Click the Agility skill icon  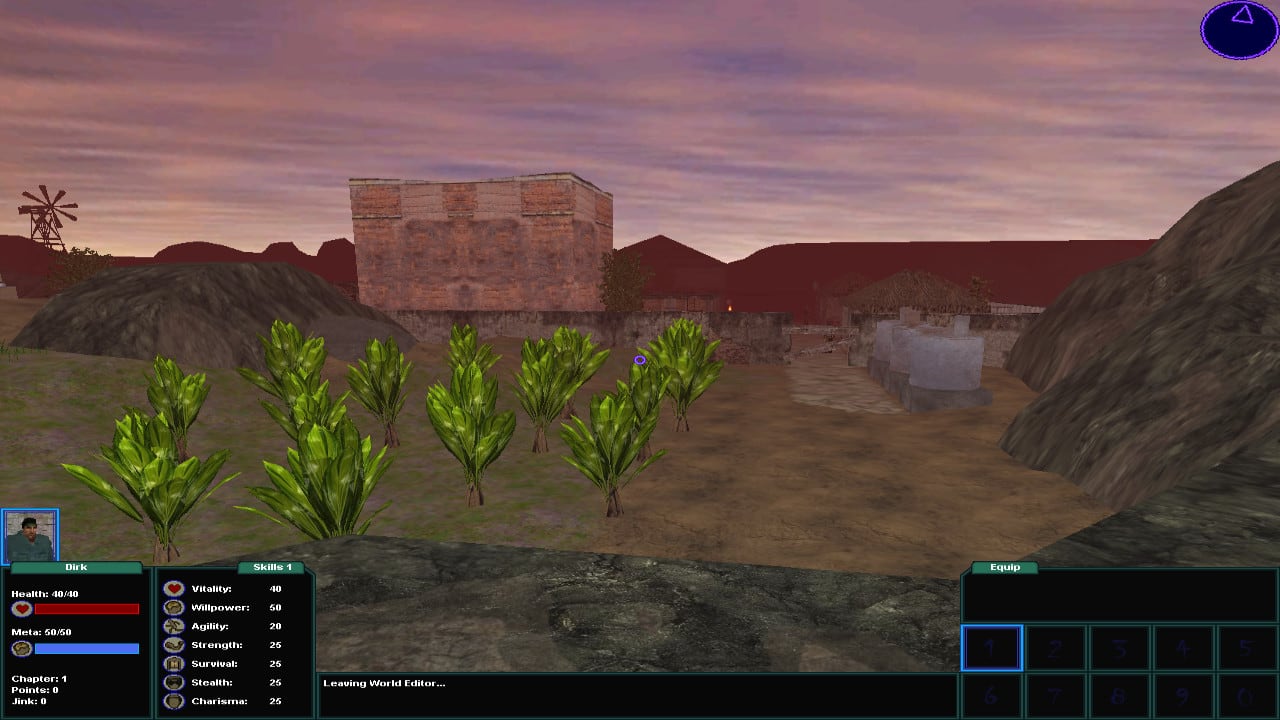coord(173,625)
